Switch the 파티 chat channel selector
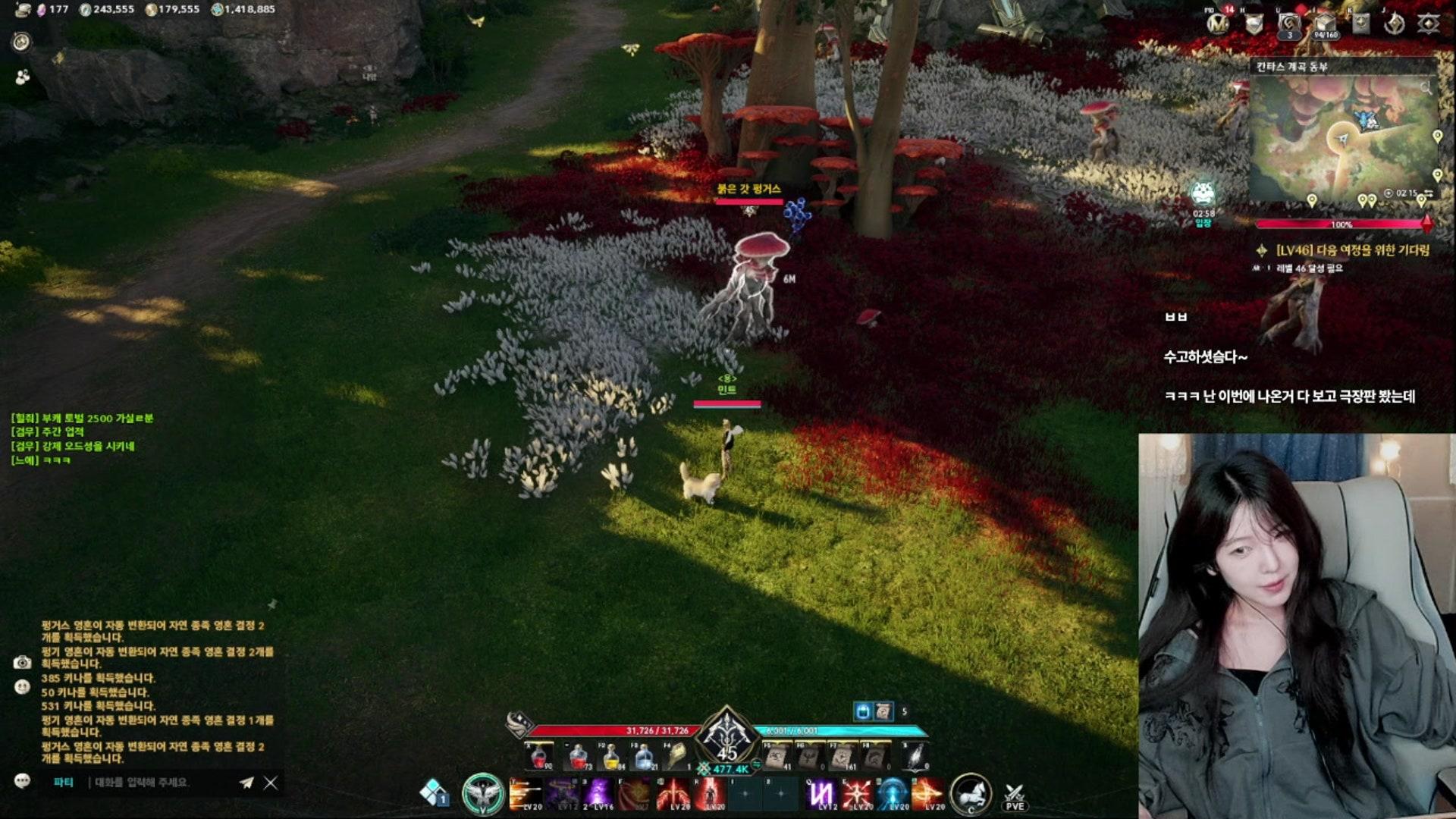Screen dimensions: 1456x819 64,783
